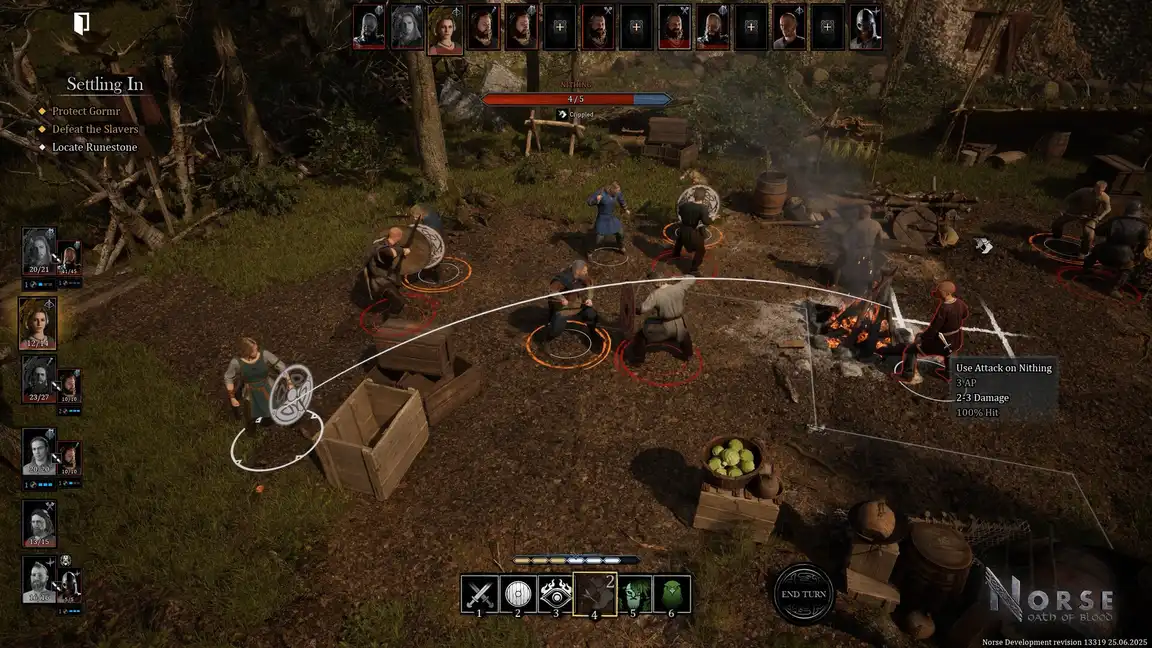1152x648 pixels.
Task: Select the party member with 23/27 health
Action: (x=38, y=380)
